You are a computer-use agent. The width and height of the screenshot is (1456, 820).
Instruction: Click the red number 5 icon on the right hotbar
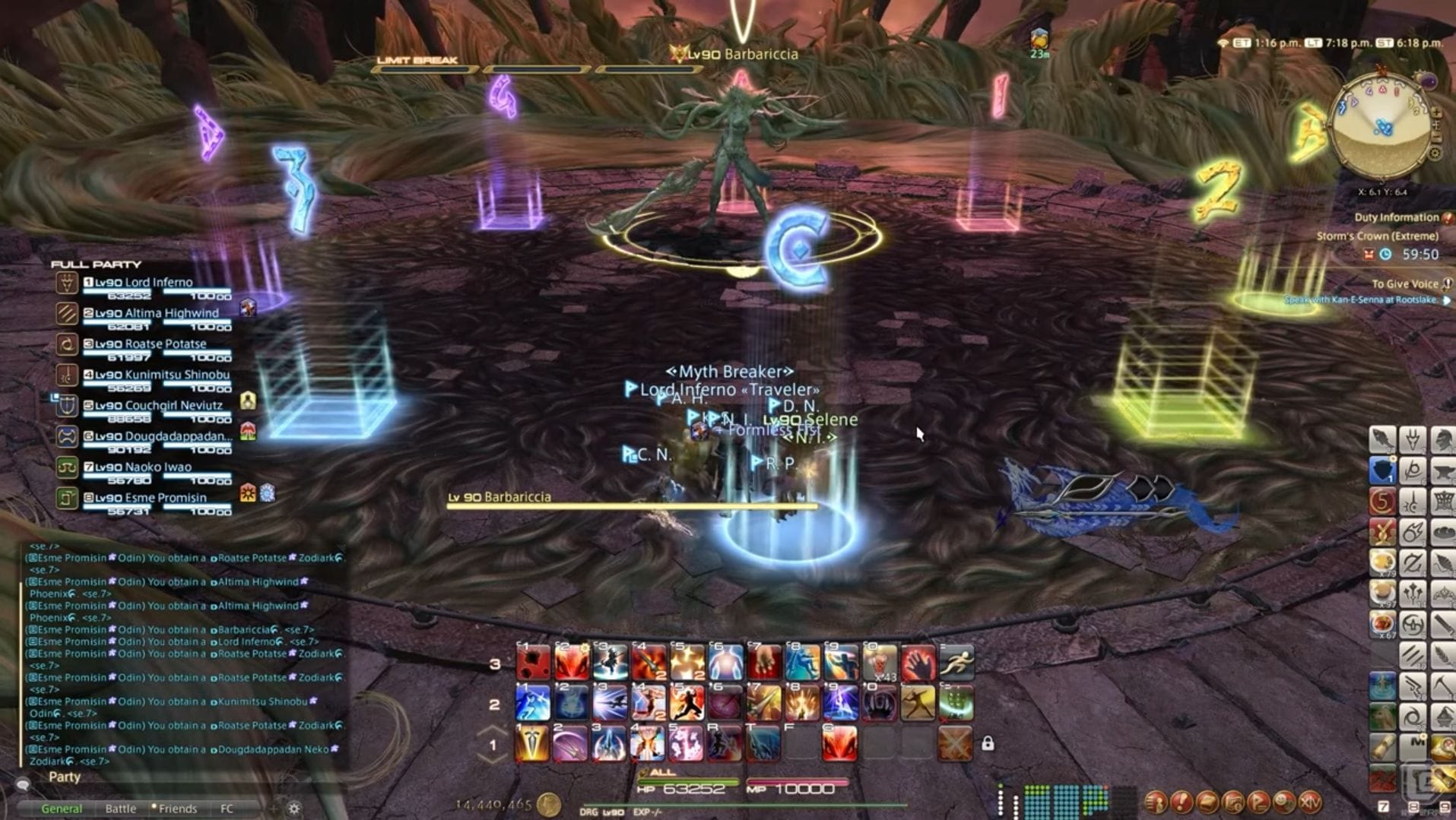click(1381, 502)
